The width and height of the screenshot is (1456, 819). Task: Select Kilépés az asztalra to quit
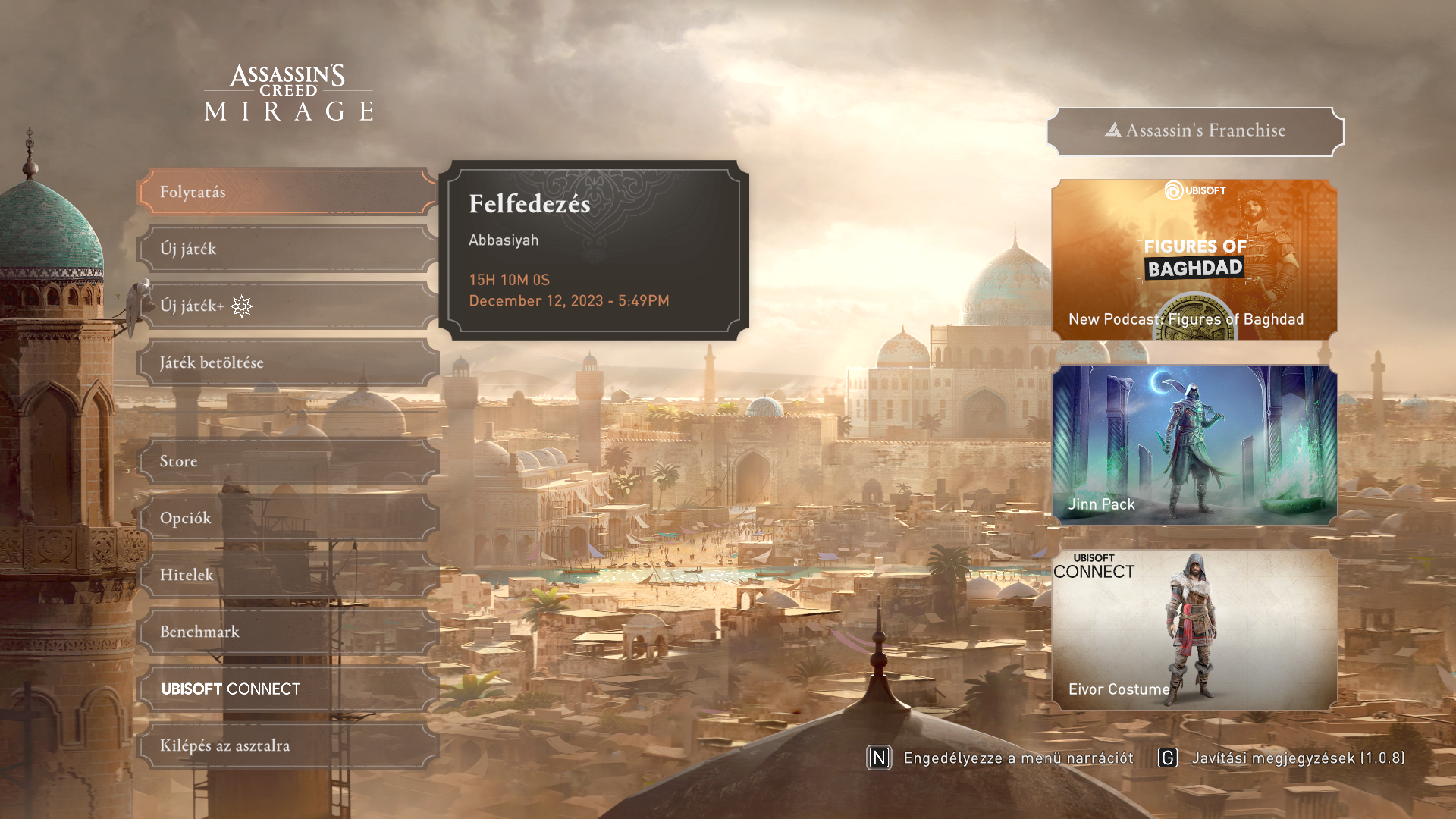pyautogui.click(x=287, y=745)
